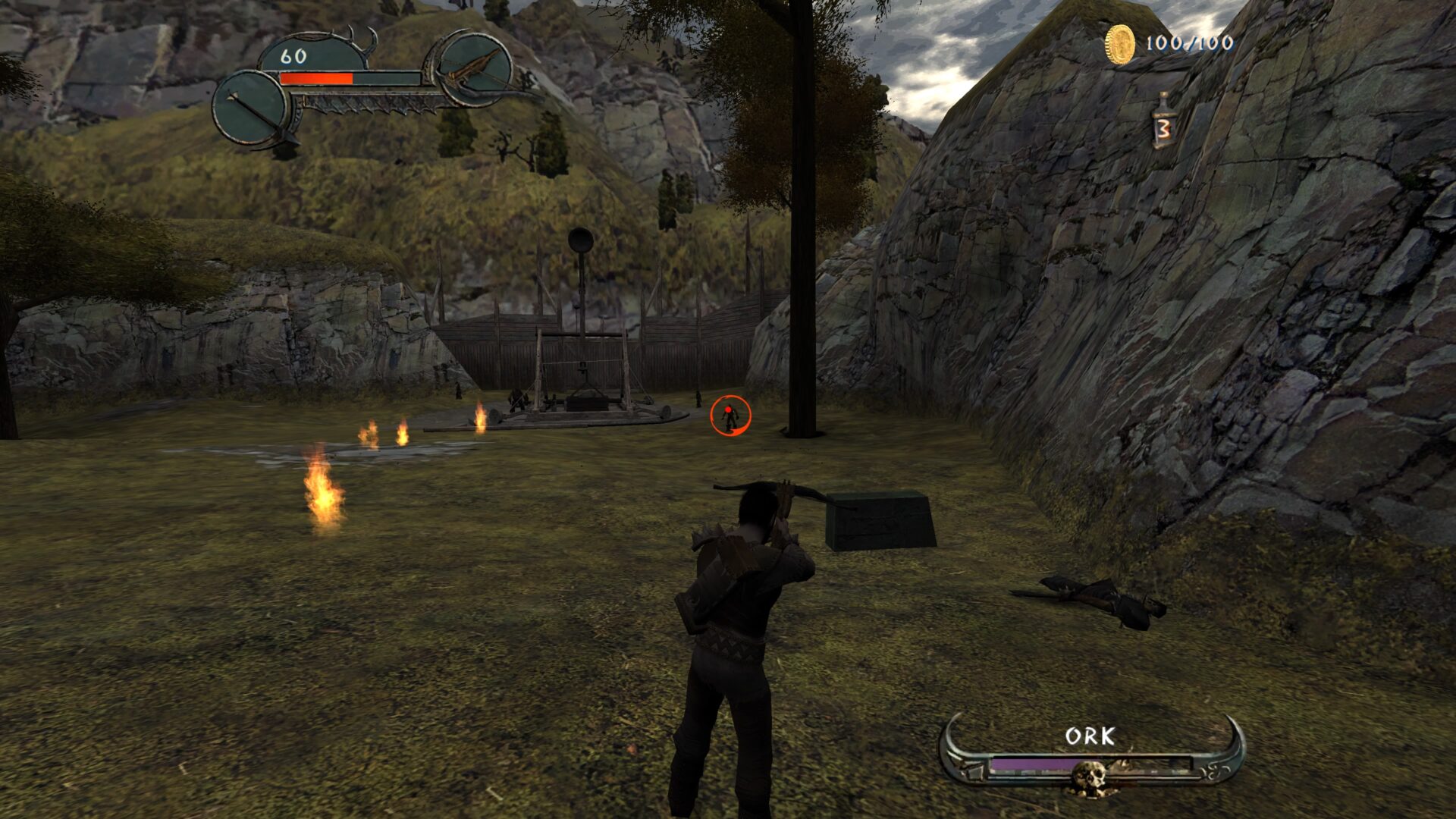This screenshot has width=1456, height=819.
Task: Use the potion bottle item
Action: 1163,121
